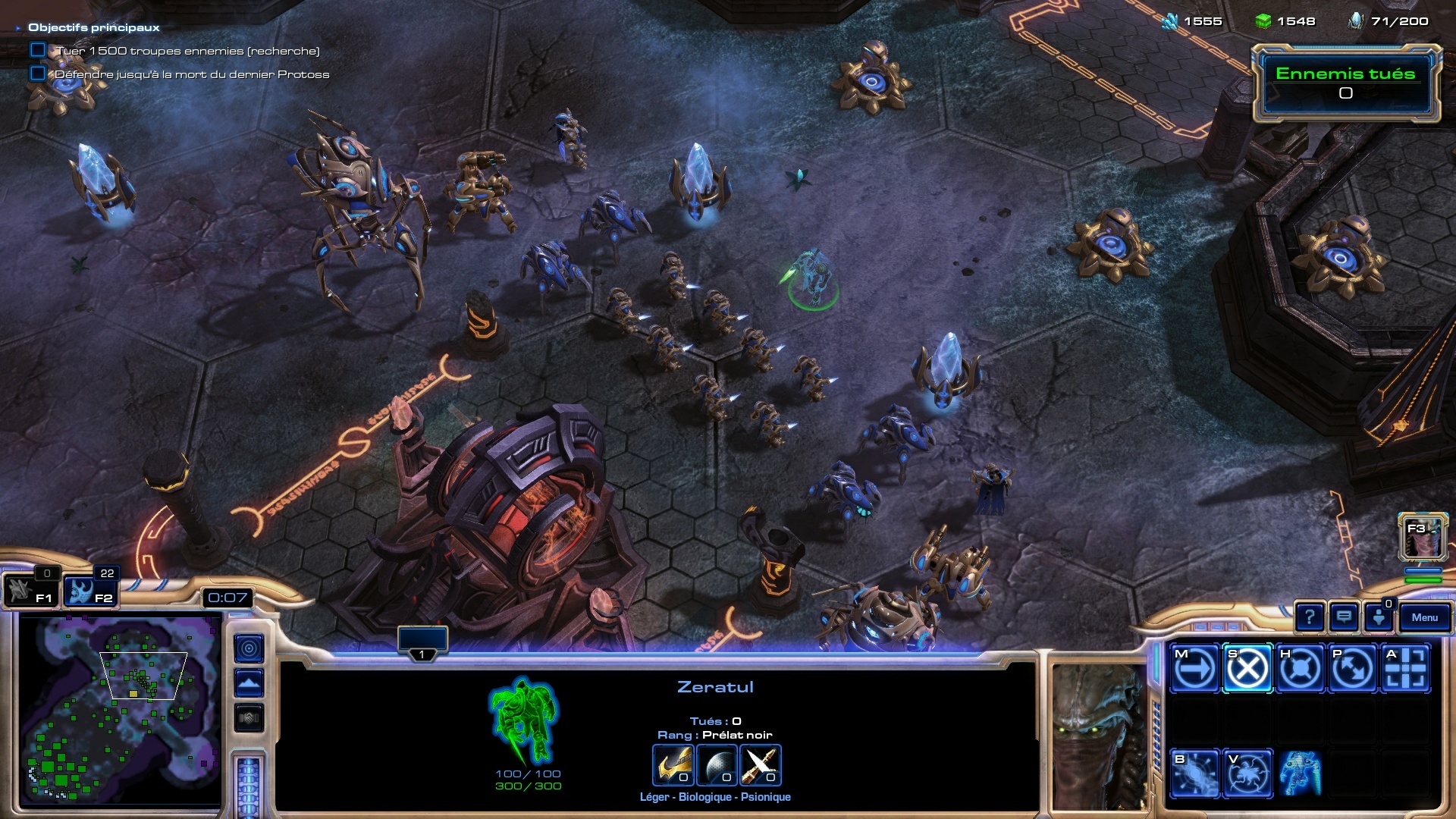Select the Zeratul hero portrait button
Viewport: 1456px width, 819px height.
click(1423, 537)
